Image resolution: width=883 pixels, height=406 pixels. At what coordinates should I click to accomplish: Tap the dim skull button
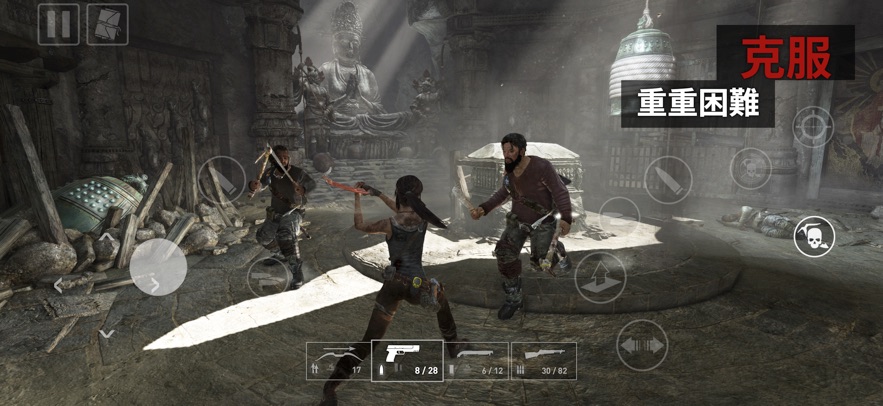(750, 168)
